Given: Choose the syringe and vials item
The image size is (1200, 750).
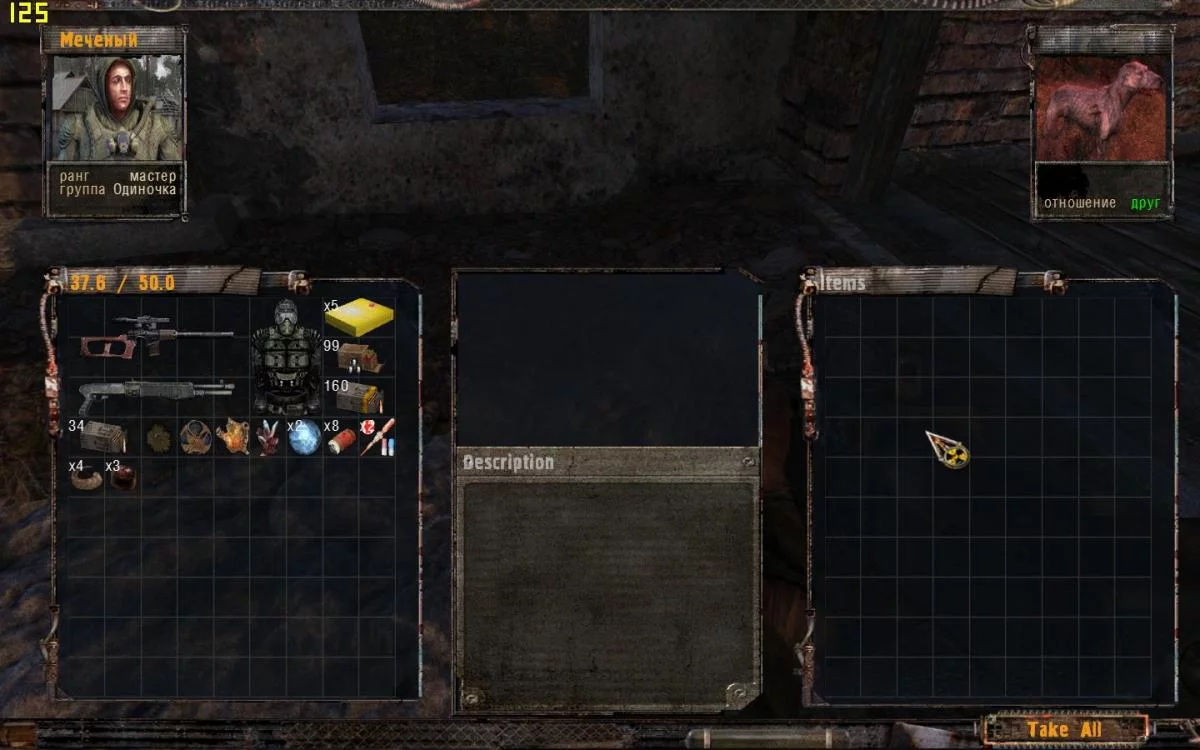Looking at the screenshot, I should pos(377,437).
